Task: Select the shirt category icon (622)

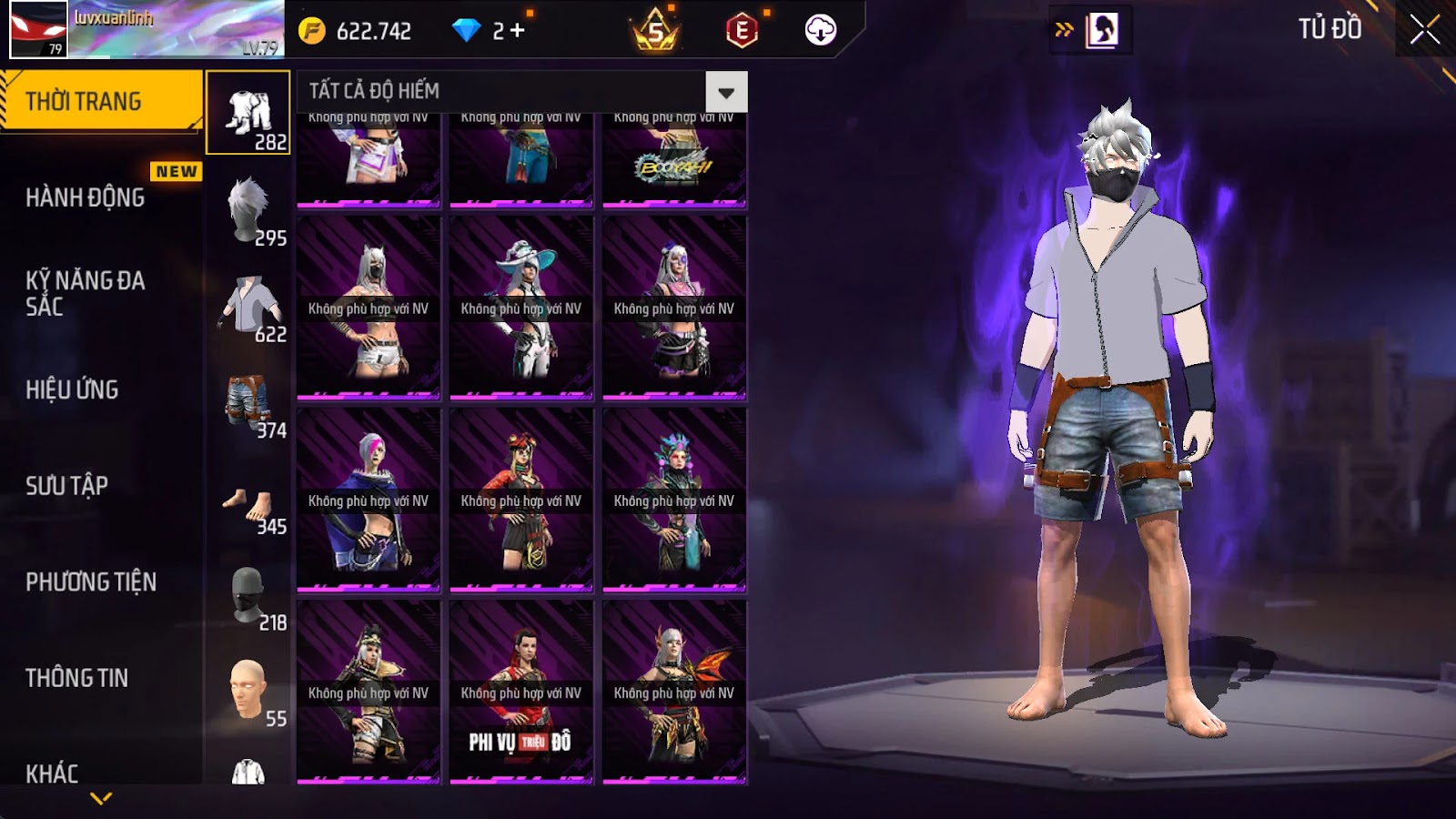Action: [248, 306]
